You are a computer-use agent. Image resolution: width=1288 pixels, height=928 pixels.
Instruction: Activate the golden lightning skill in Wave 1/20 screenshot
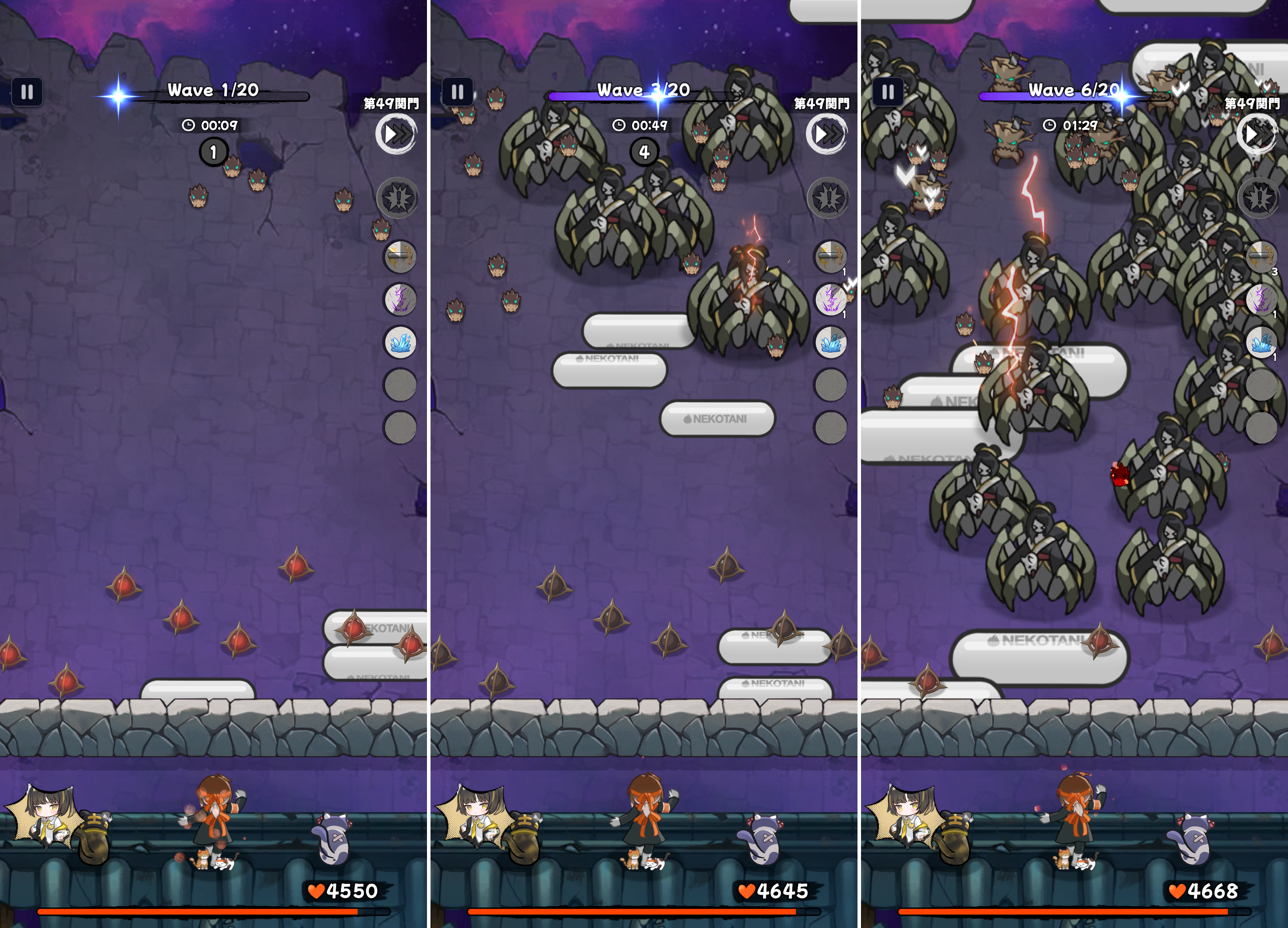[x=400, y=257]
